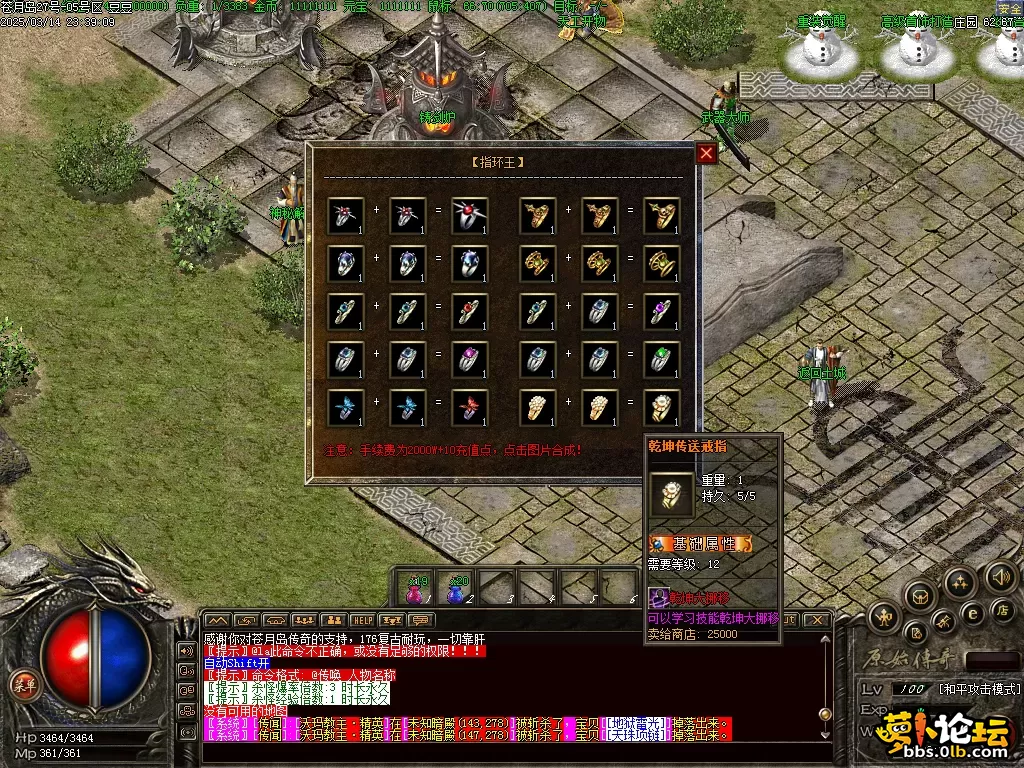This screenshot has width=1024, height=768.
Task: Open the character equipment panel button
Action: tap(883, 616)
